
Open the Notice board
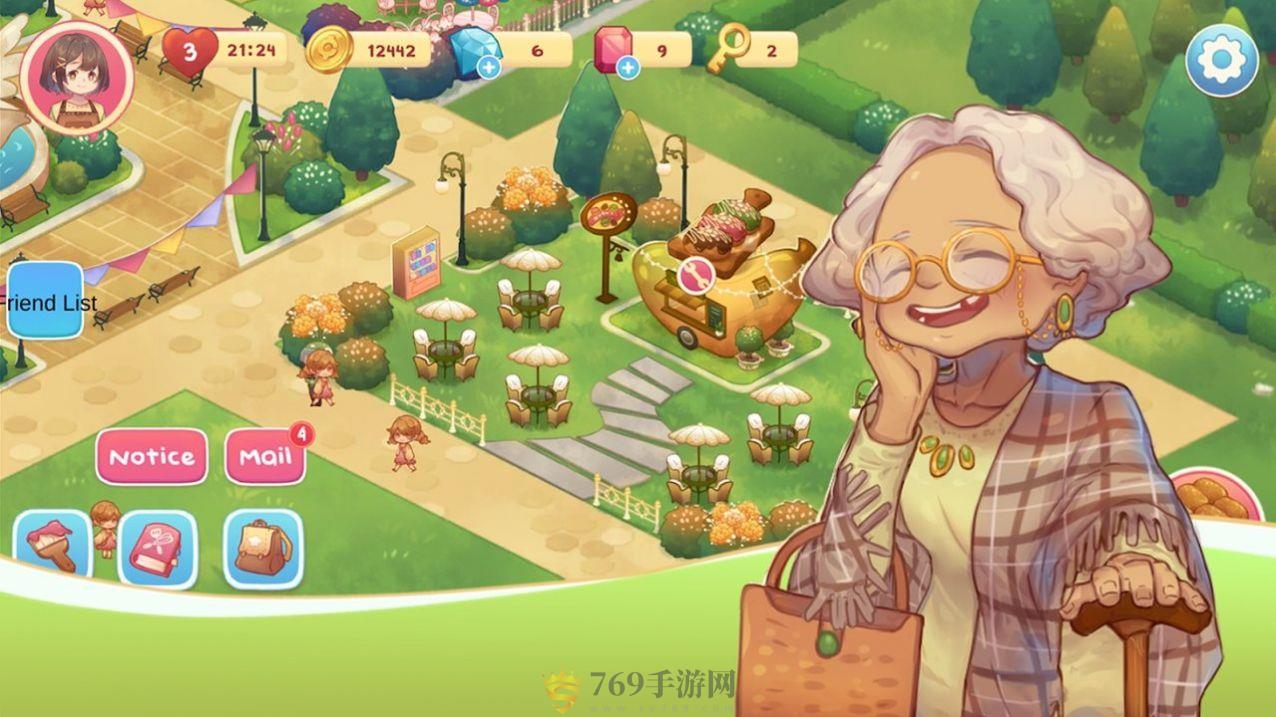pos(152,457)
